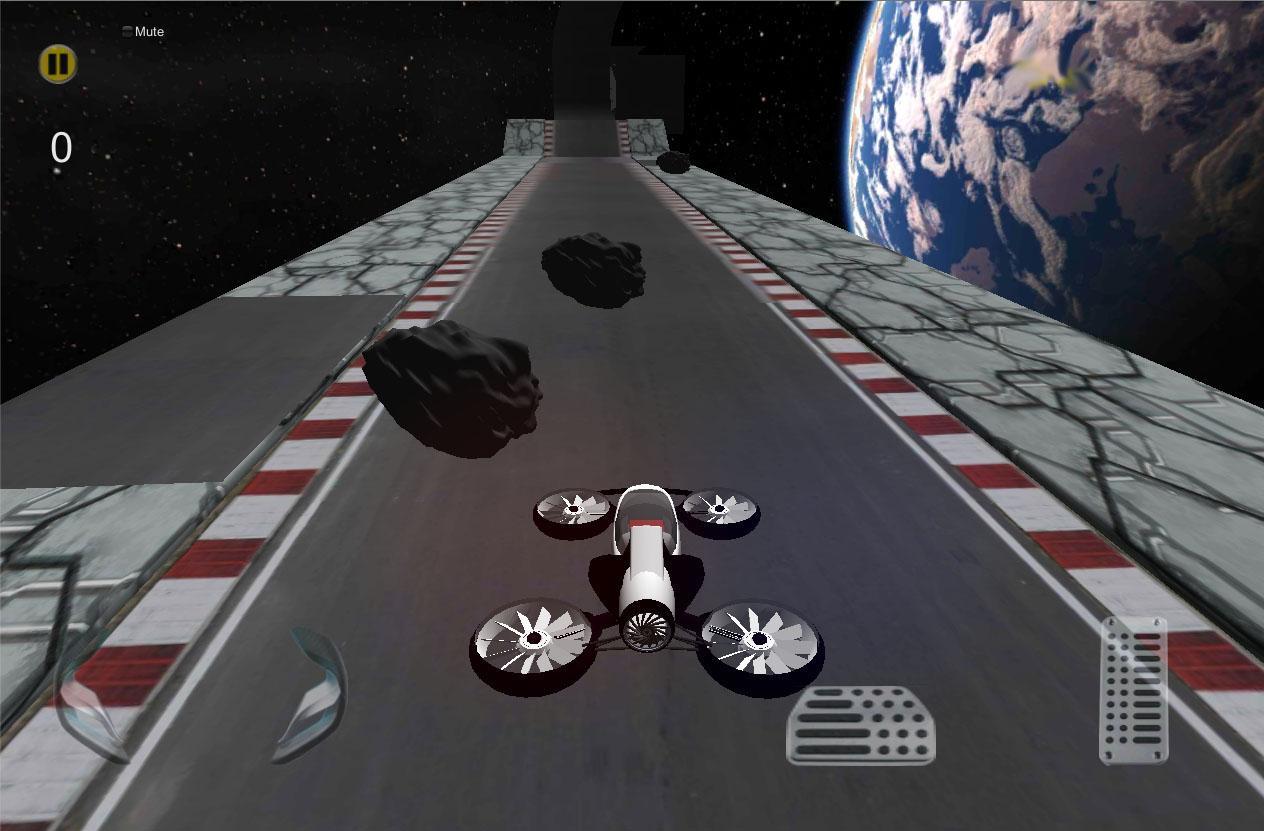Pause the game with the yellow button
The image size is (1264, 831).
pyautogui.click(x=58, y=64)
